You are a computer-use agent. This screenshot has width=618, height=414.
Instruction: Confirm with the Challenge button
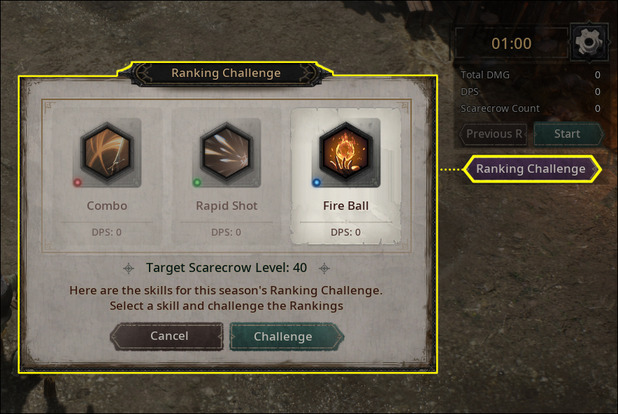[283, 337]
